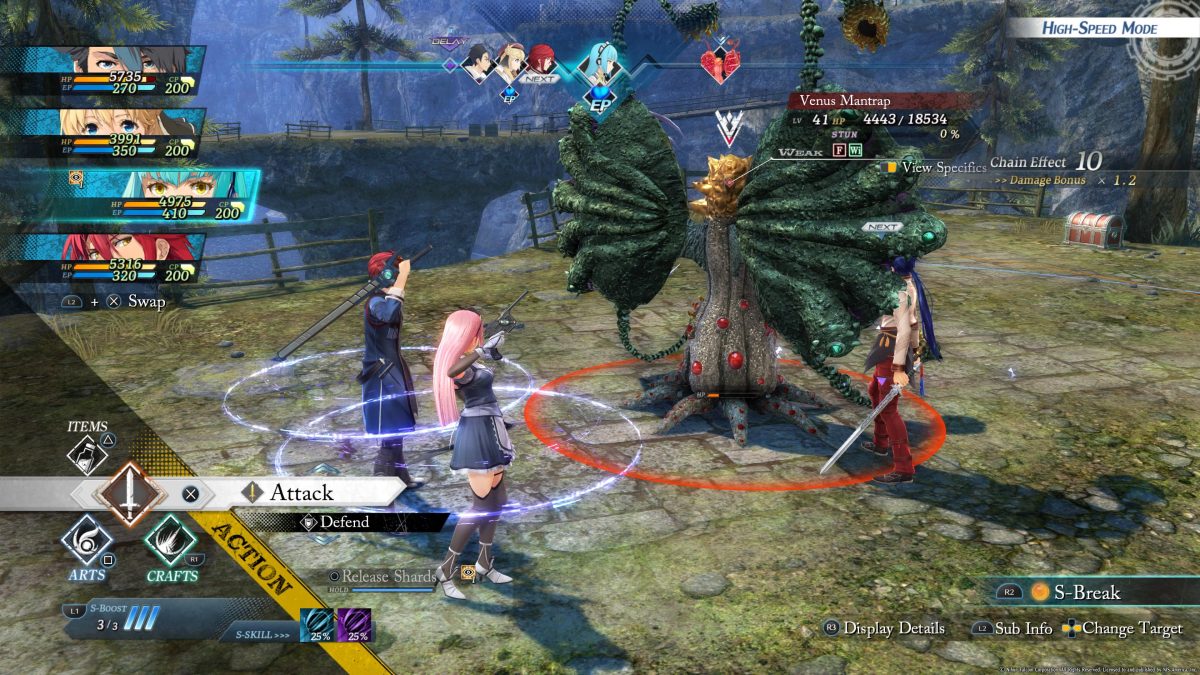Image resolution: width=1200 pixels, height=675 pixels.
Task: Open the Crafts menu
Action: point(170,545)
